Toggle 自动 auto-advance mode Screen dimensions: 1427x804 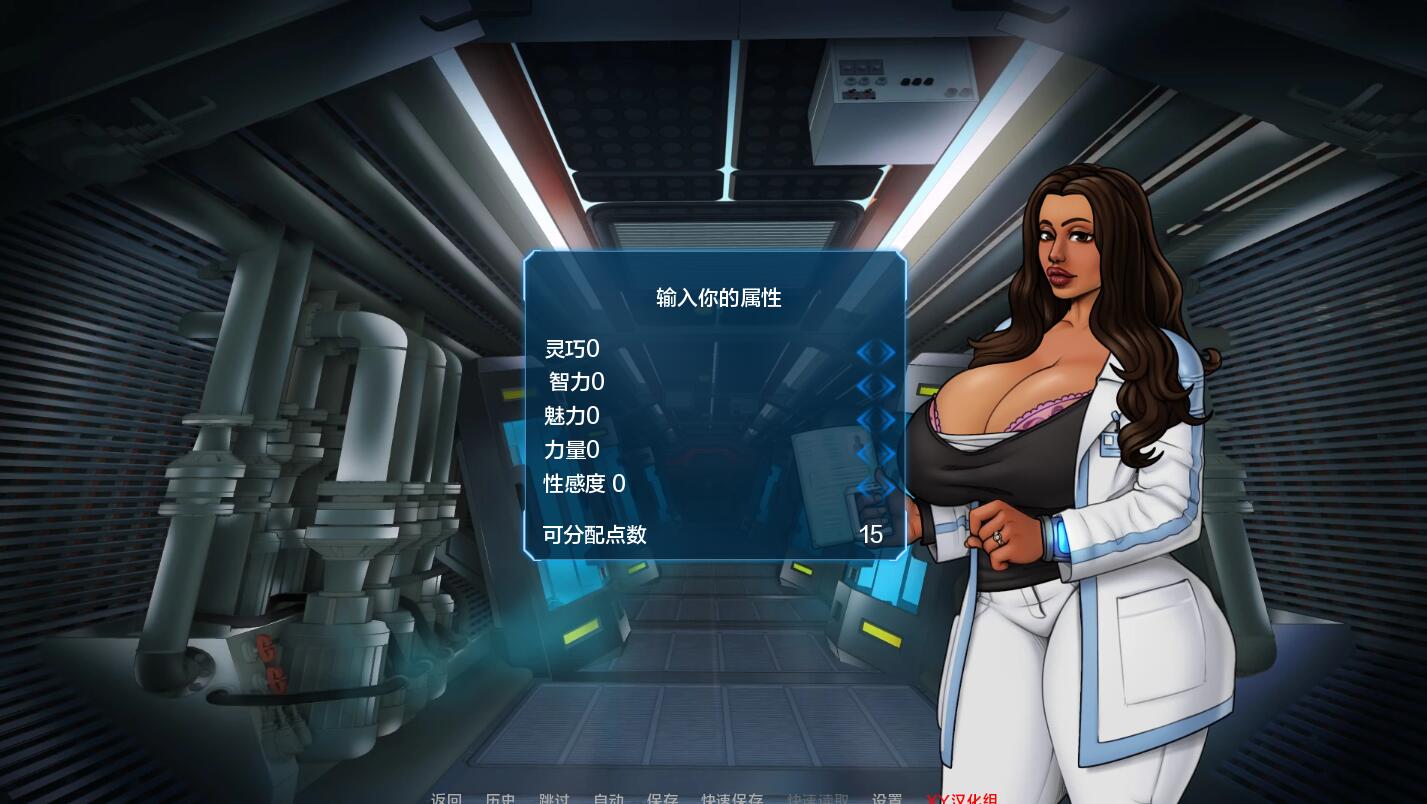[x=610, y=797]
